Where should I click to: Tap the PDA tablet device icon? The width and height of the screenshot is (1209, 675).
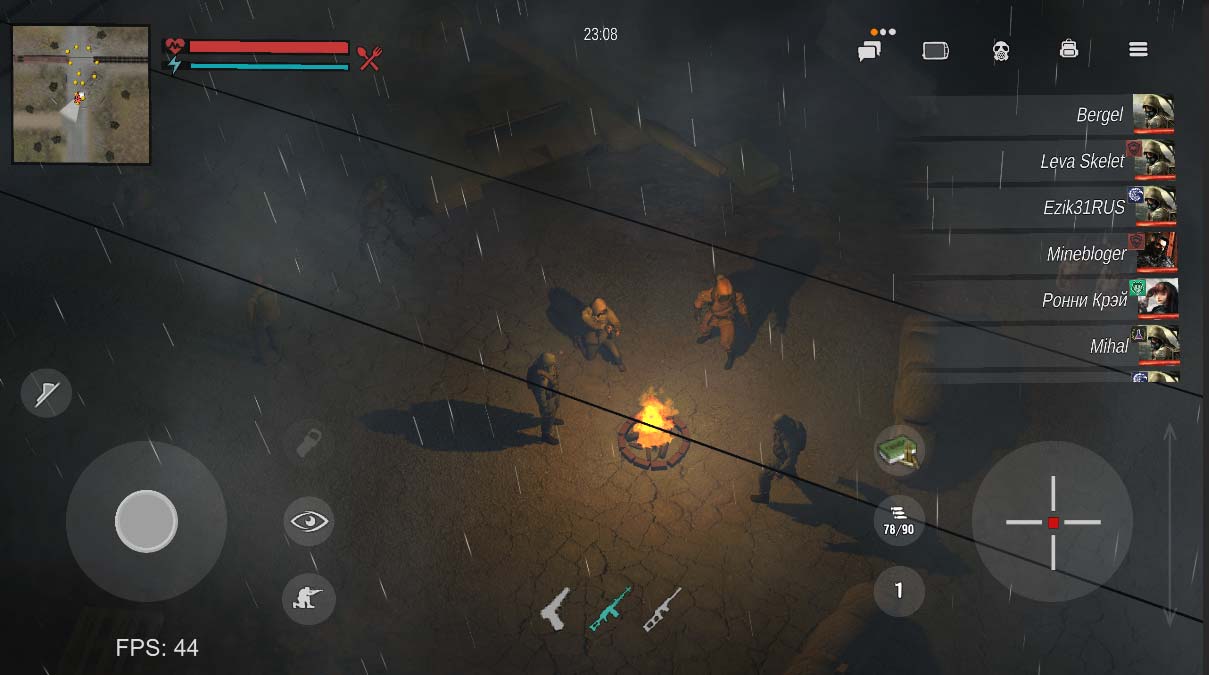[x=935, y=50]
